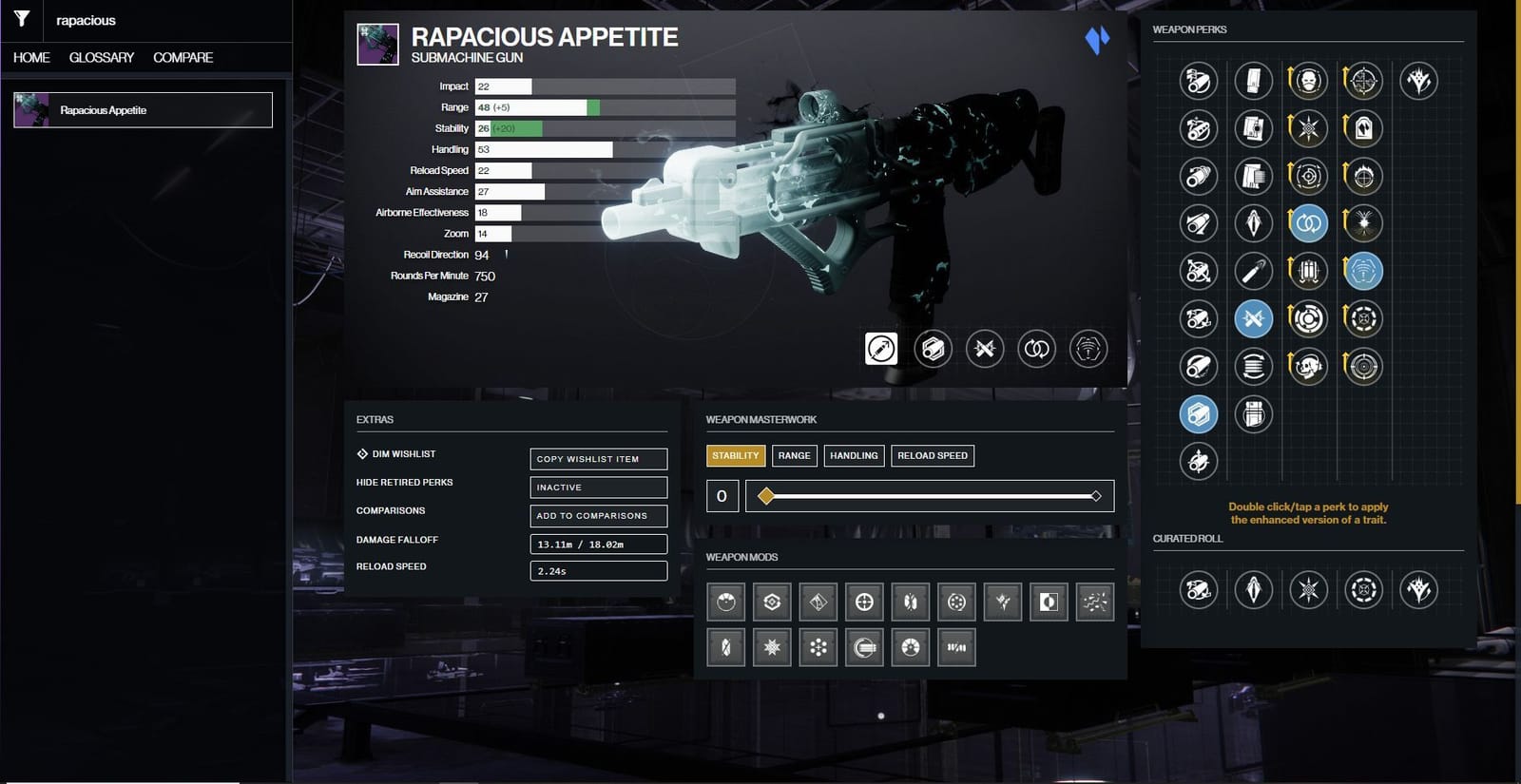Click the blue highlighted perk at grid bottom-left

click(x=1198, y=414)
